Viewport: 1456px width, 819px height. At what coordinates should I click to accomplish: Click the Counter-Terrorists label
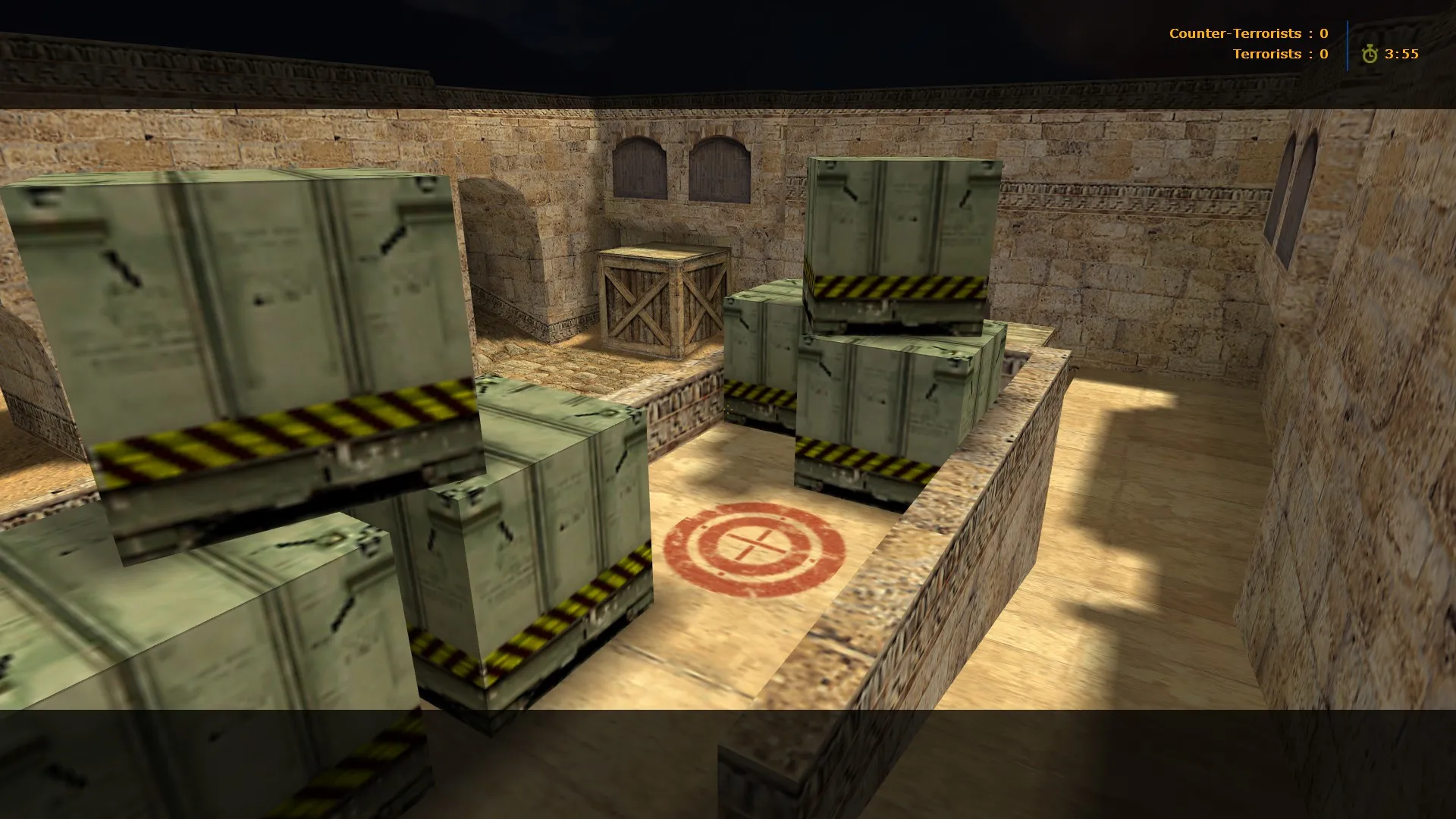pos(1235,33)
